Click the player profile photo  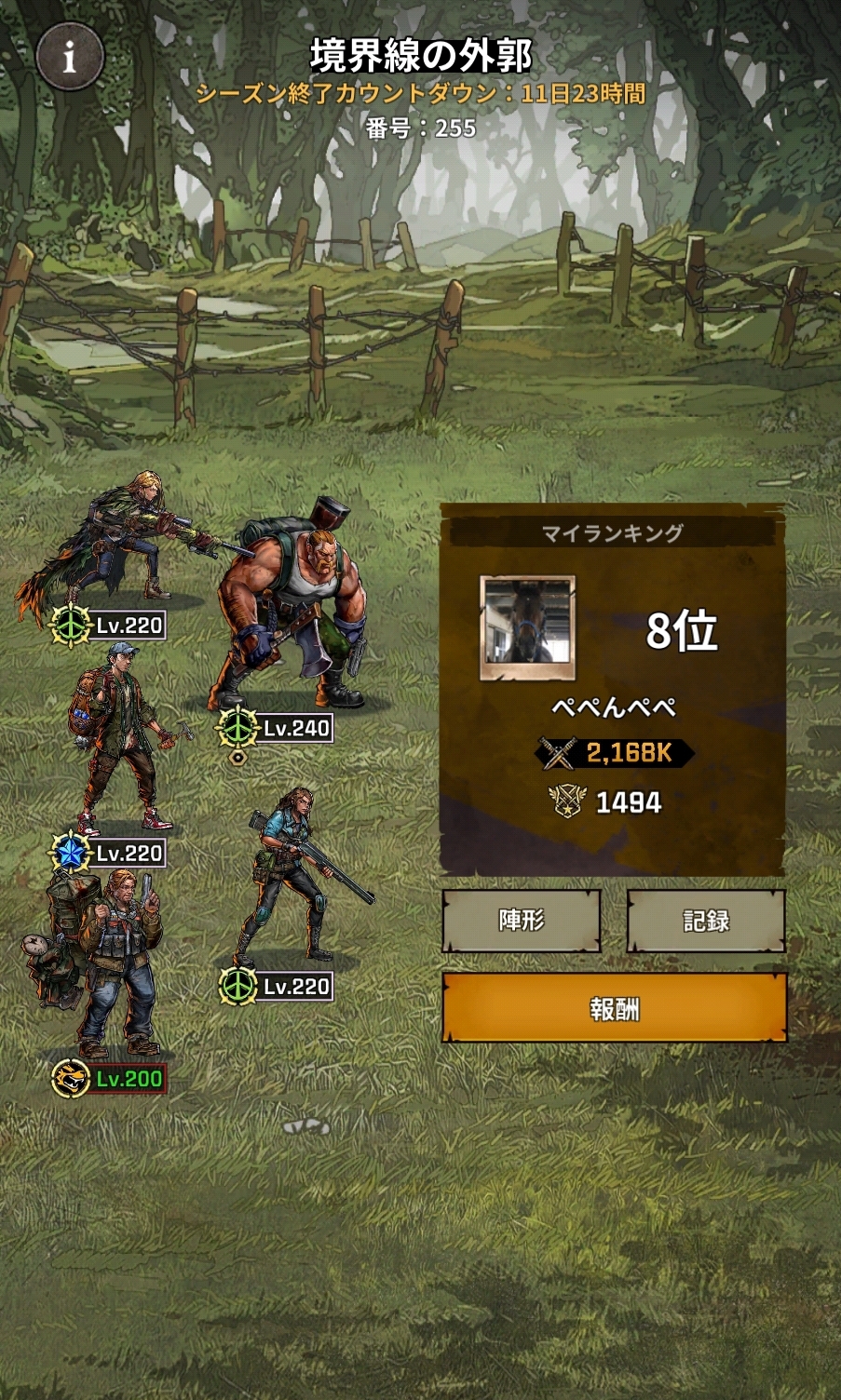(527, 628)
